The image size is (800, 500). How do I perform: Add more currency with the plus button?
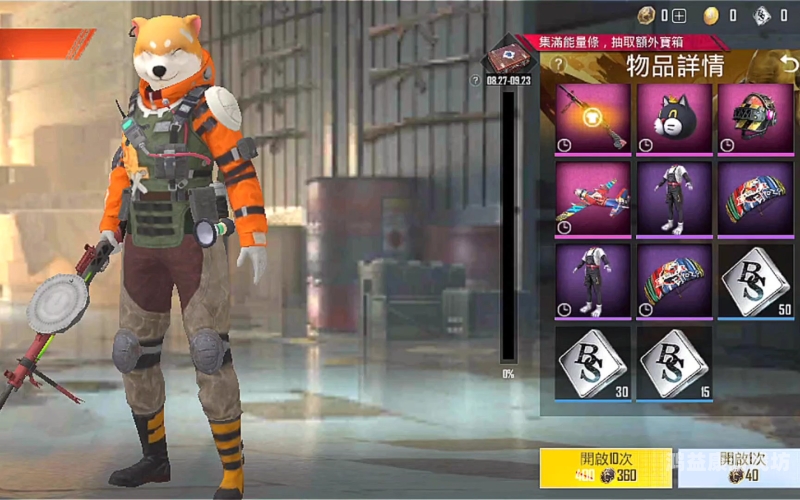click(x=679, y=15)
